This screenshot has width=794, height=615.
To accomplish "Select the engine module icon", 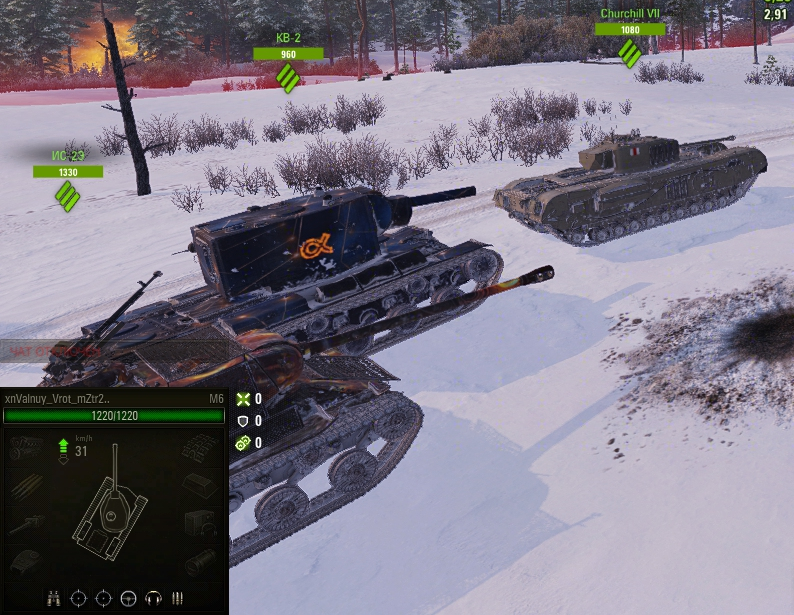I will tap(27, 446).
